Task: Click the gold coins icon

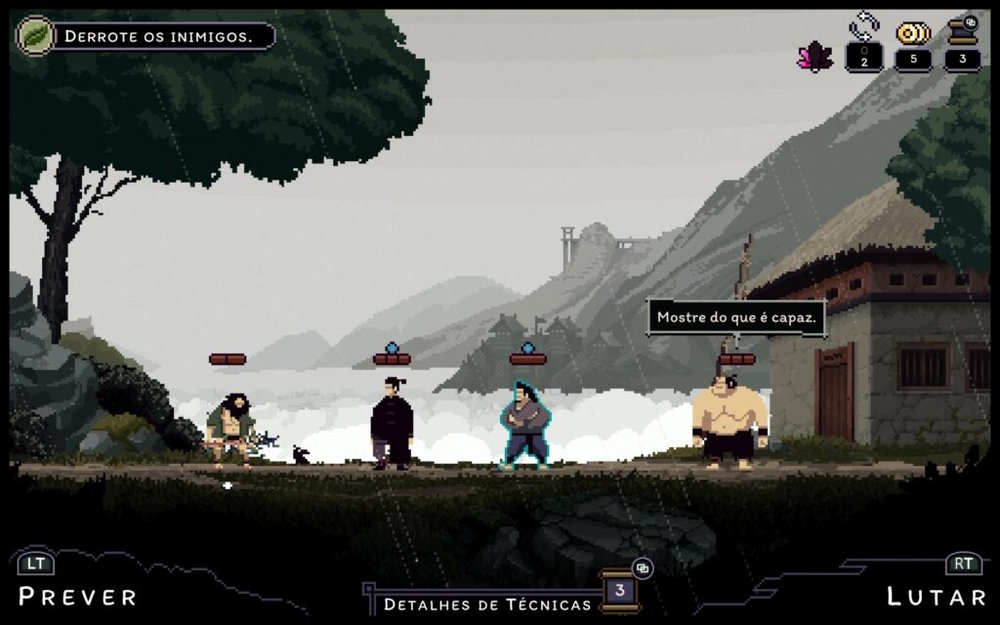Action: (912, 33)
